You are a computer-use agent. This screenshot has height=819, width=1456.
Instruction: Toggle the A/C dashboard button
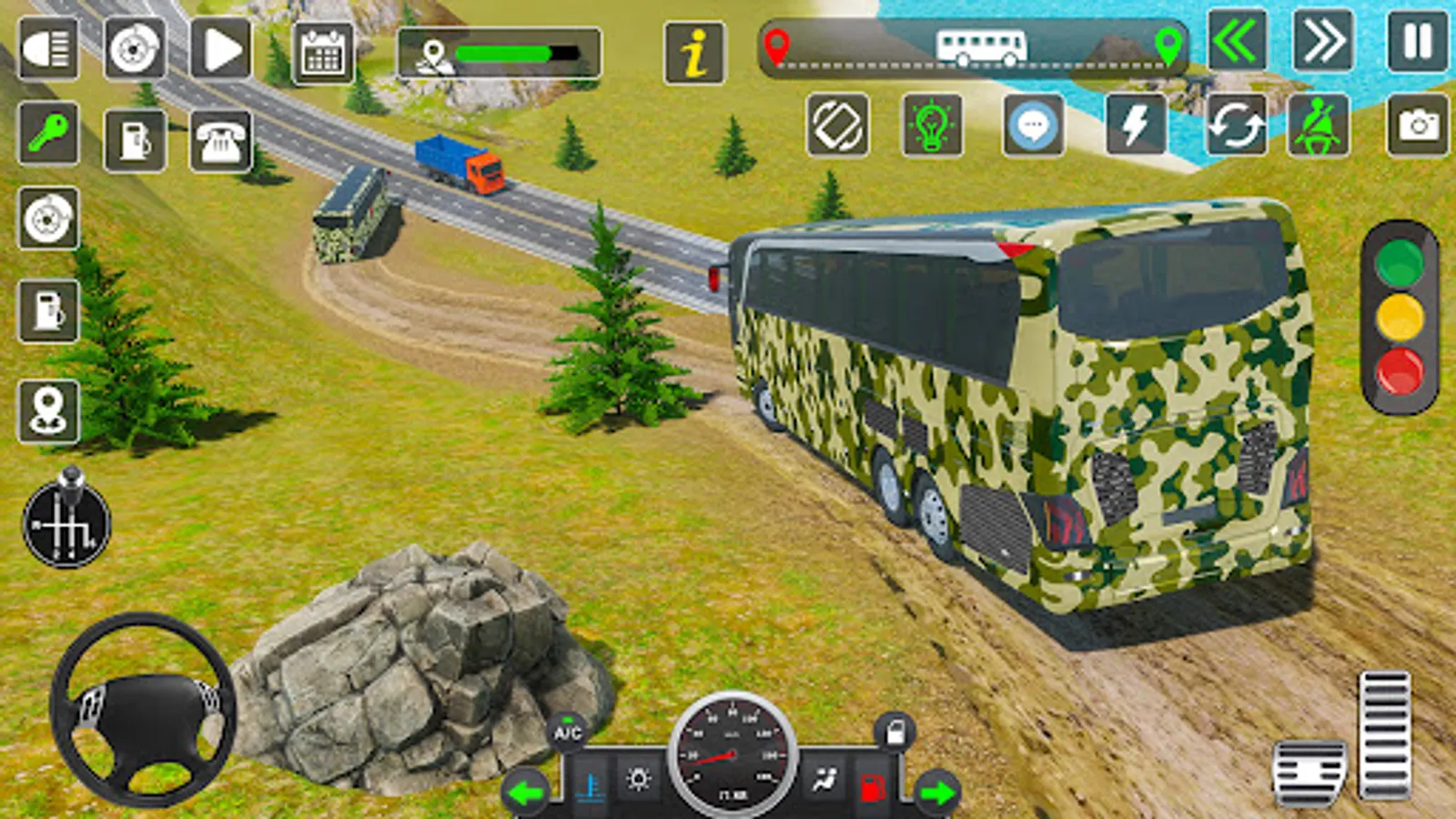pos(568,733)
